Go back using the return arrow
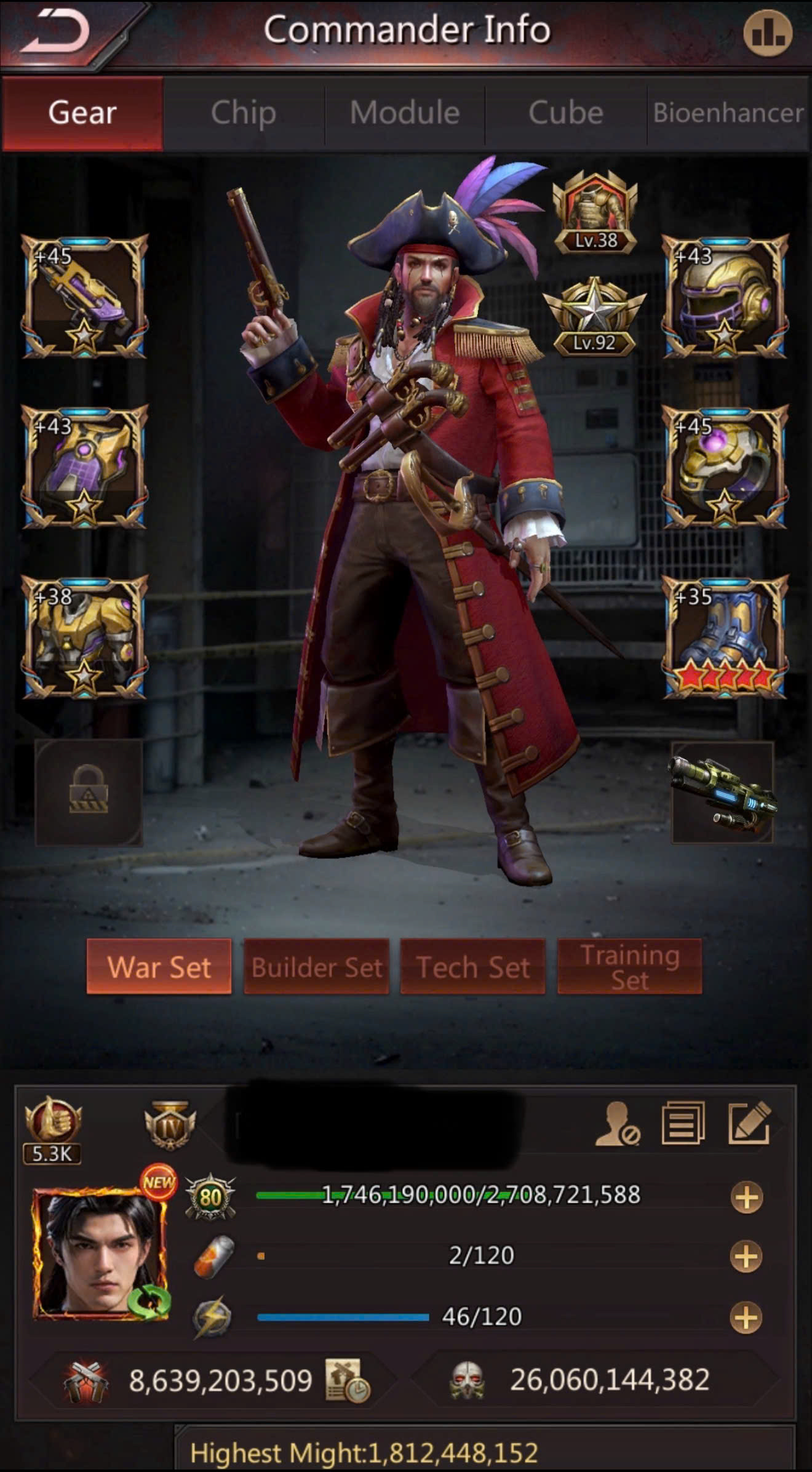This screenshot has height=1472, width=812. pos(58,32)
